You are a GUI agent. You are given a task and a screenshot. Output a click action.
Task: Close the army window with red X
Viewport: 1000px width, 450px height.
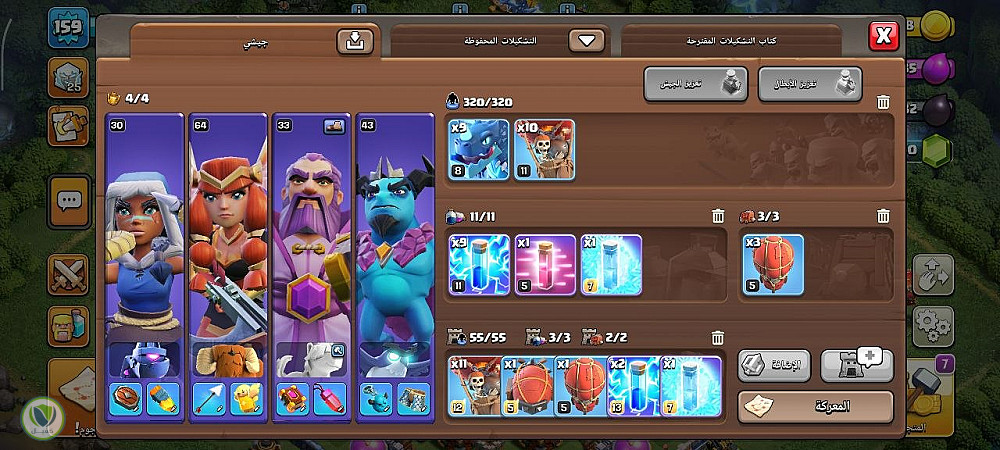pyautogui.click(x=883, y=37)
